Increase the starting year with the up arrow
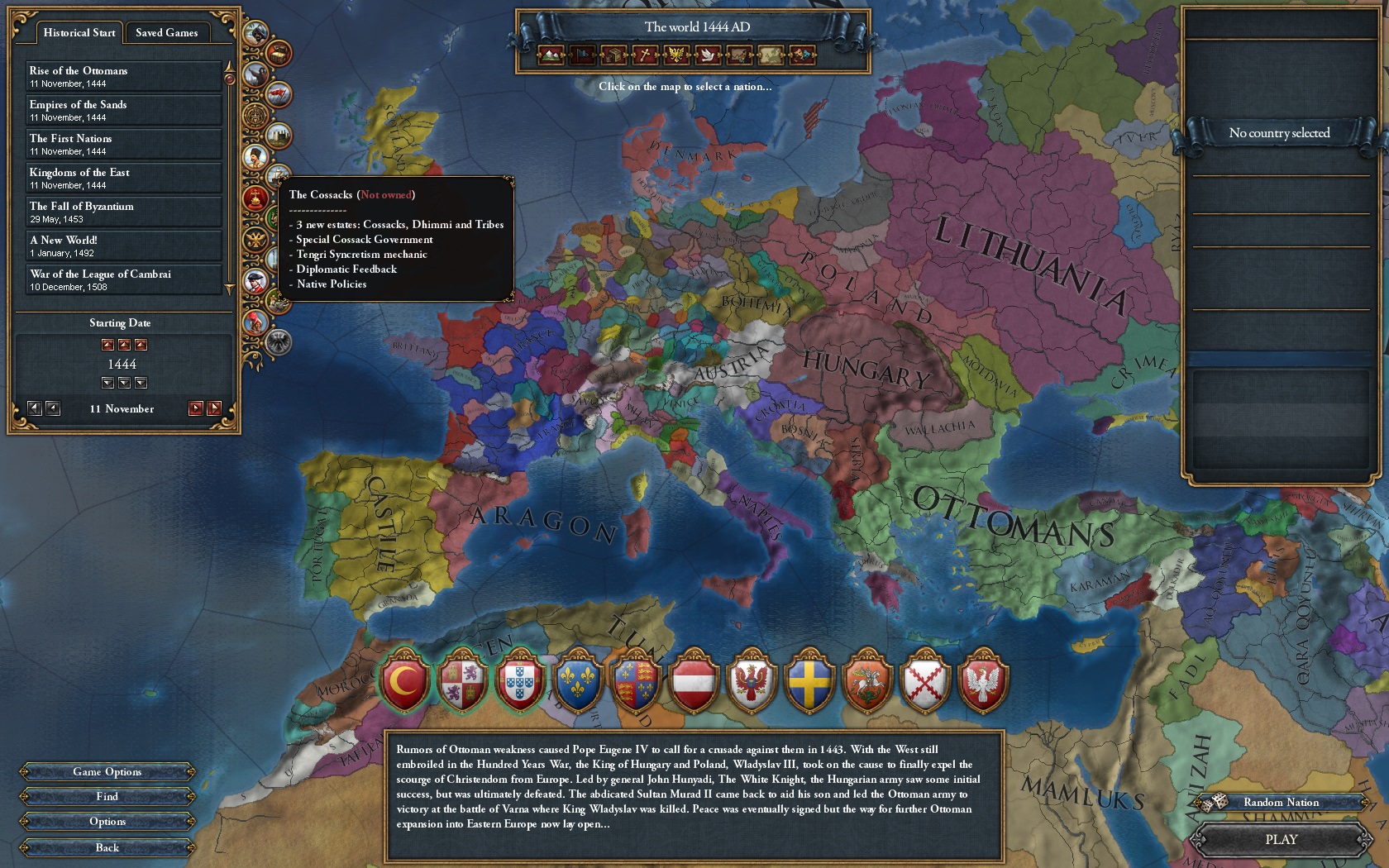The image size is (1389, 868). (x=124, y=345)
